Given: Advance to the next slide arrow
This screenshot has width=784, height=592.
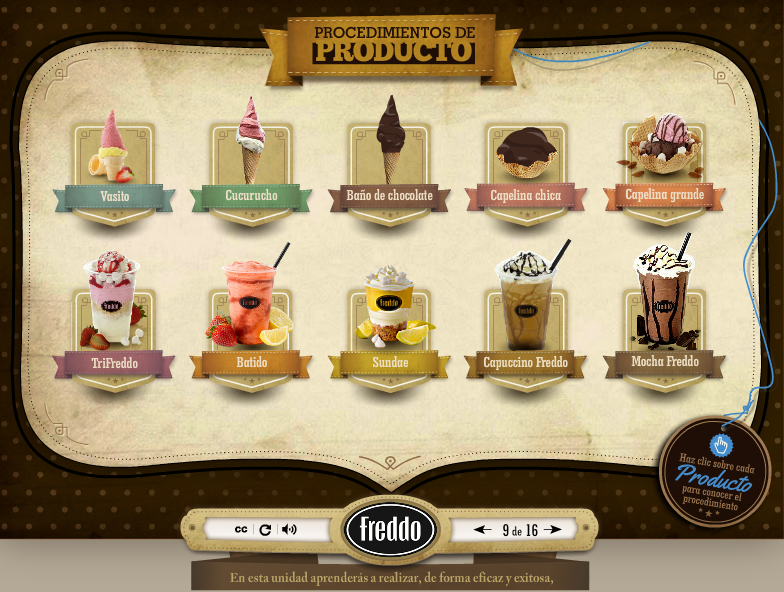Looking at the screenshot, I should [555, 529].
